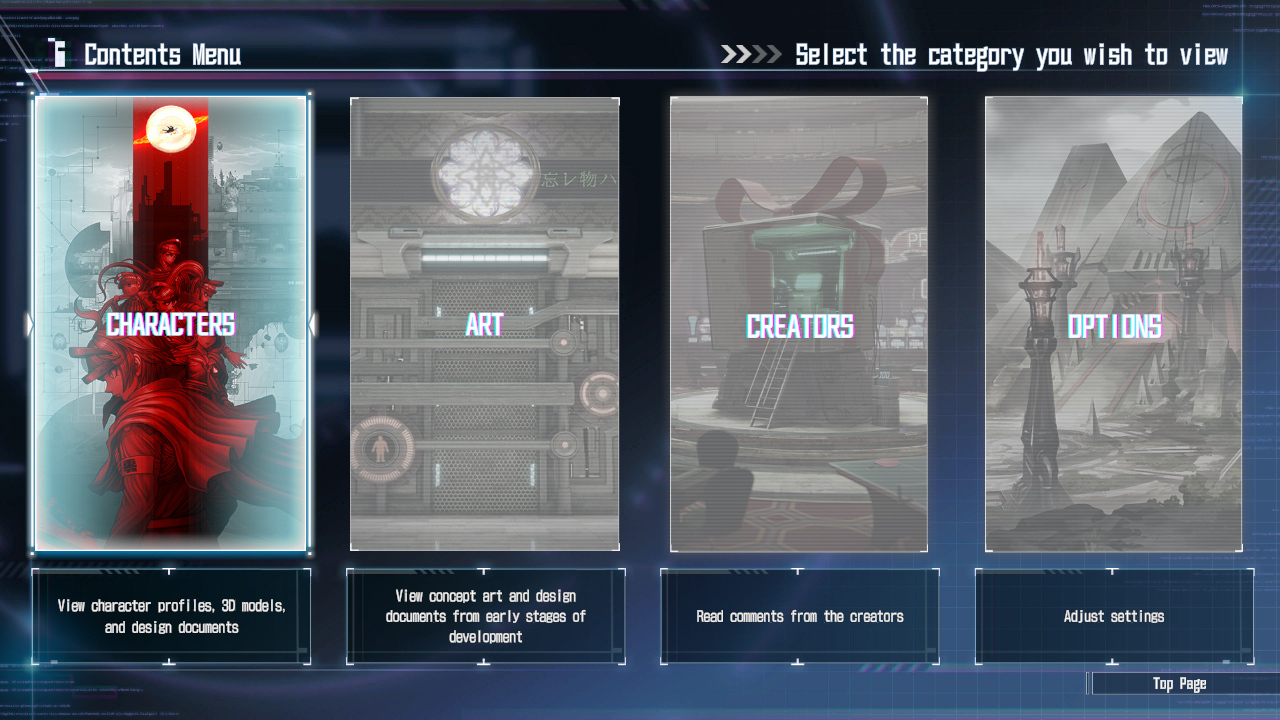This screenshot has width=1280, height=720.
Task: Click 'Select the category you wish to view' banner
Action: 1010,55
